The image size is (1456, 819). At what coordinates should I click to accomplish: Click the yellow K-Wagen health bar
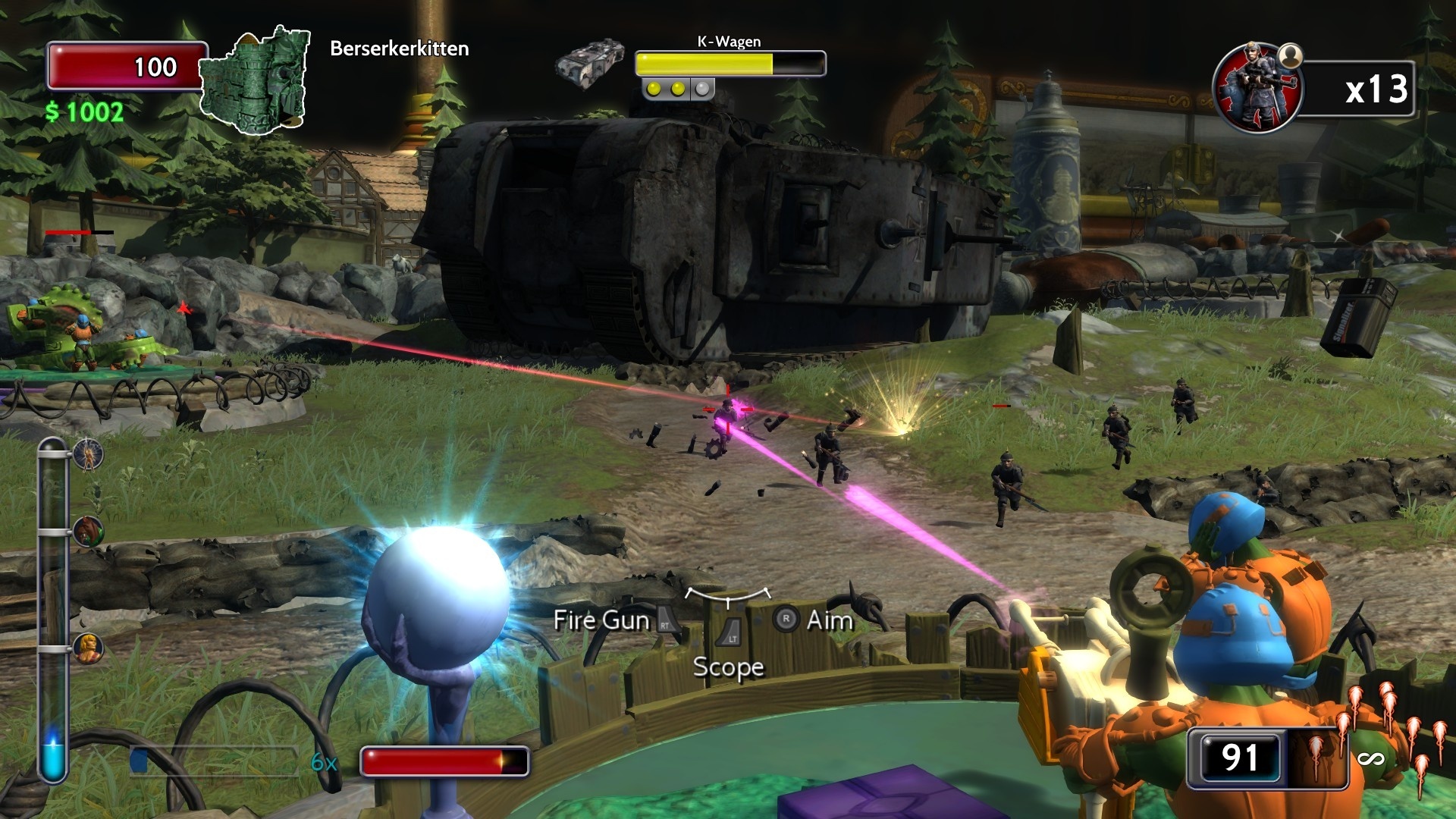[705, 61]
